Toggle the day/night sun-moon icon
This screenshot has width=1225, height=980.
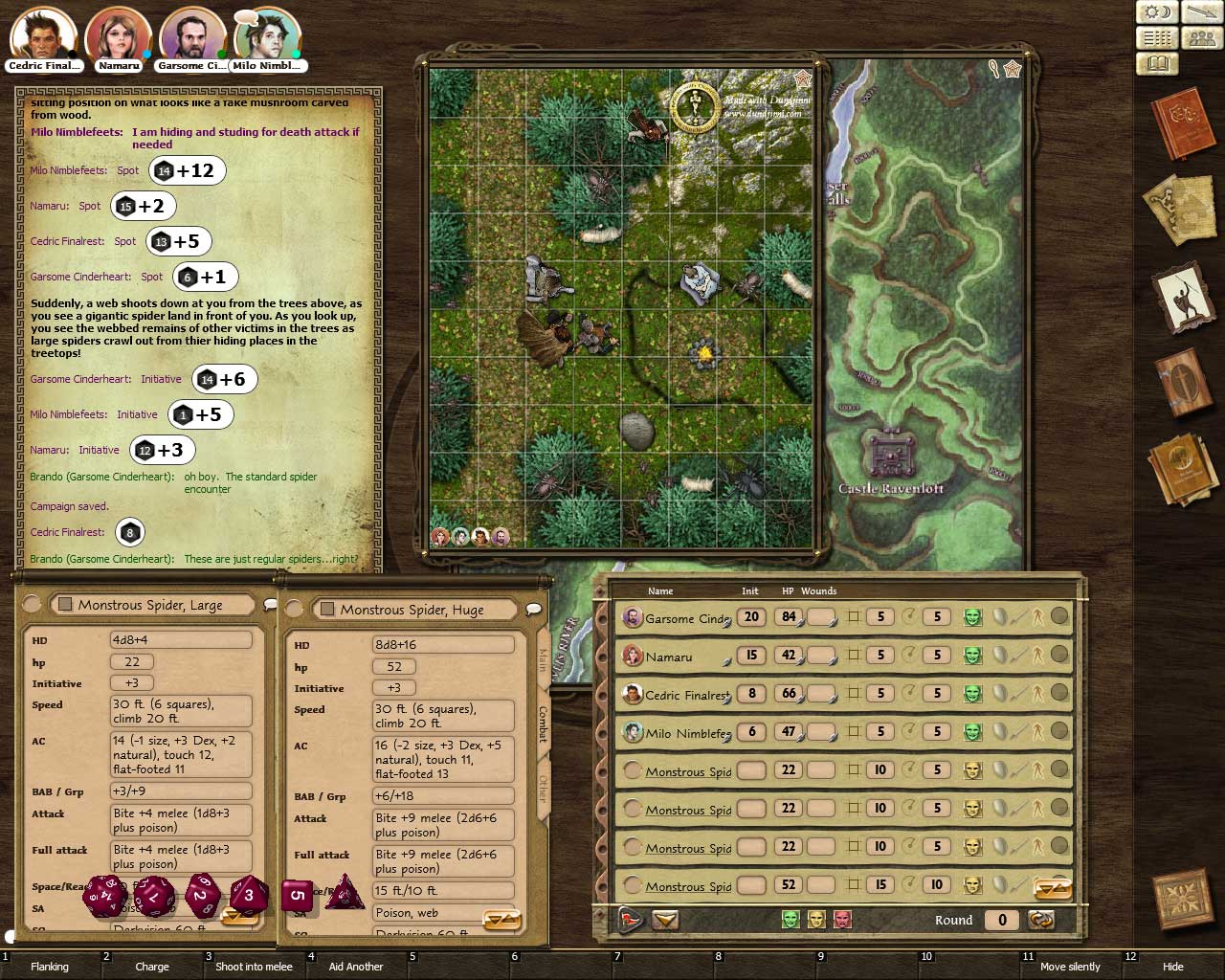1157,11
